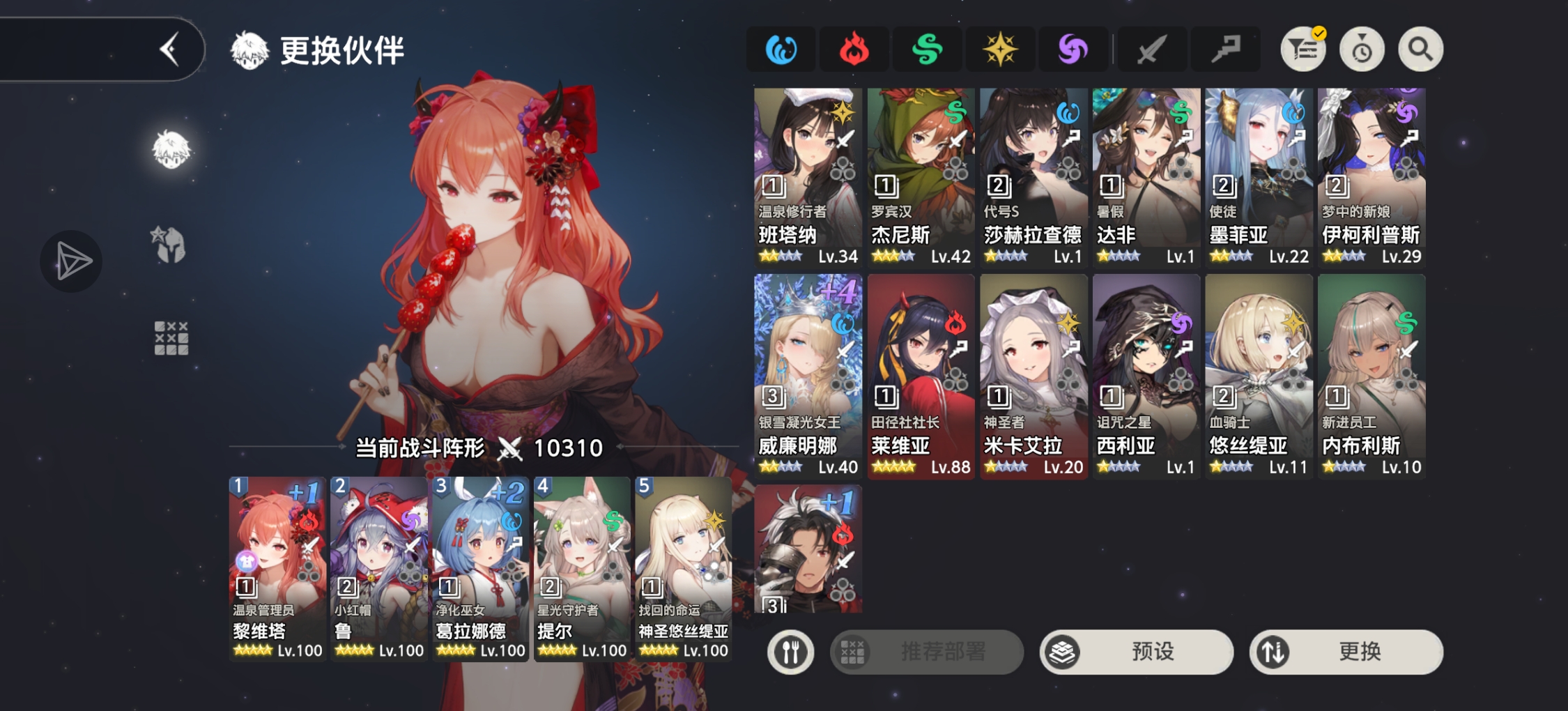
Task: Filter characters by the purple dark element
Action: (1074, 49)
